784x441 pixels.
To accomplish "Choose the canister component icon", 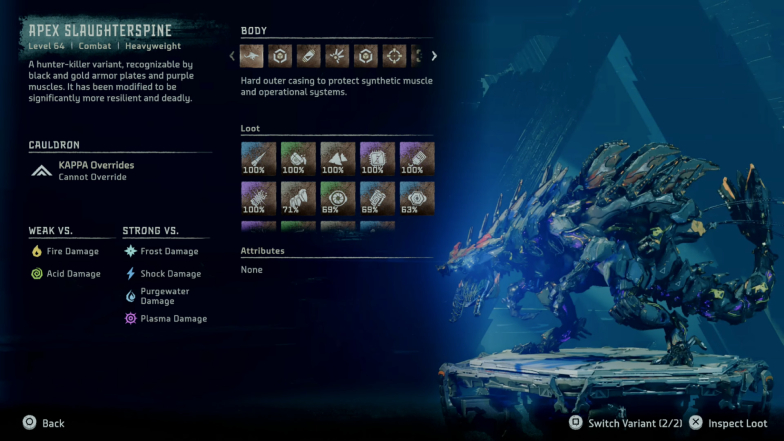I will click(309, 56).
